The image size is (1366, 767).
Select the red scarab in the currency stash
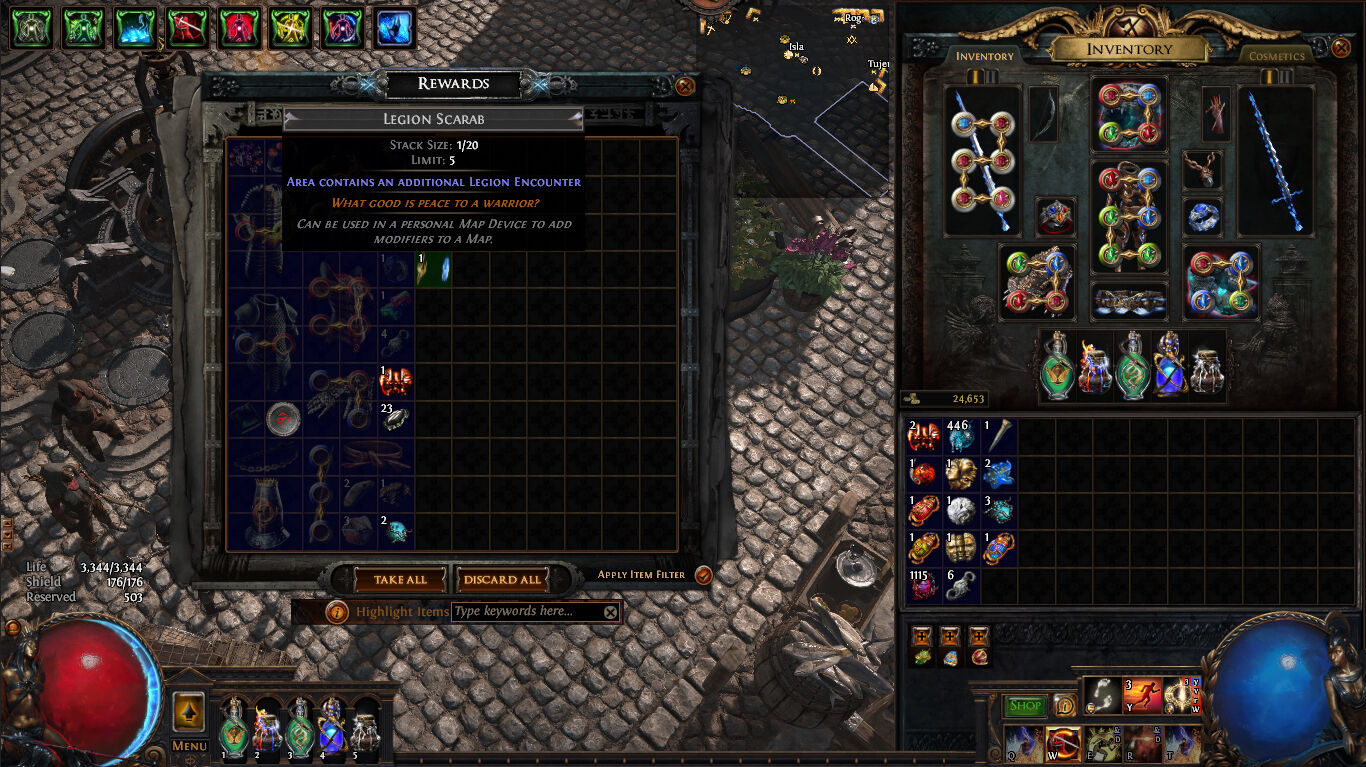pyautogui.click(x=922, y=510)
